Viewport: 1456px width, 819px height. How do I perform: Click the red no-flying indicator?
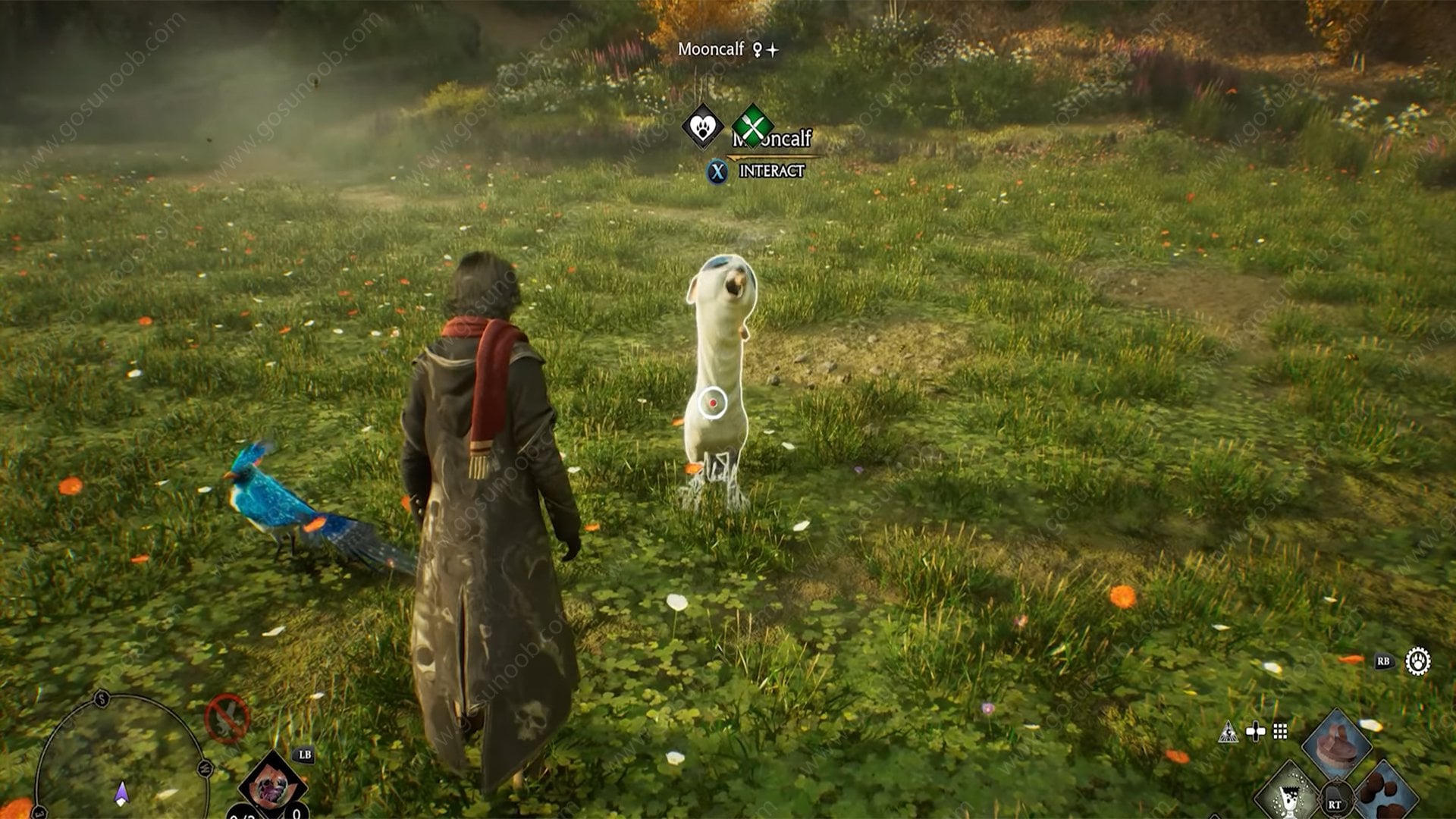[227, 717]
